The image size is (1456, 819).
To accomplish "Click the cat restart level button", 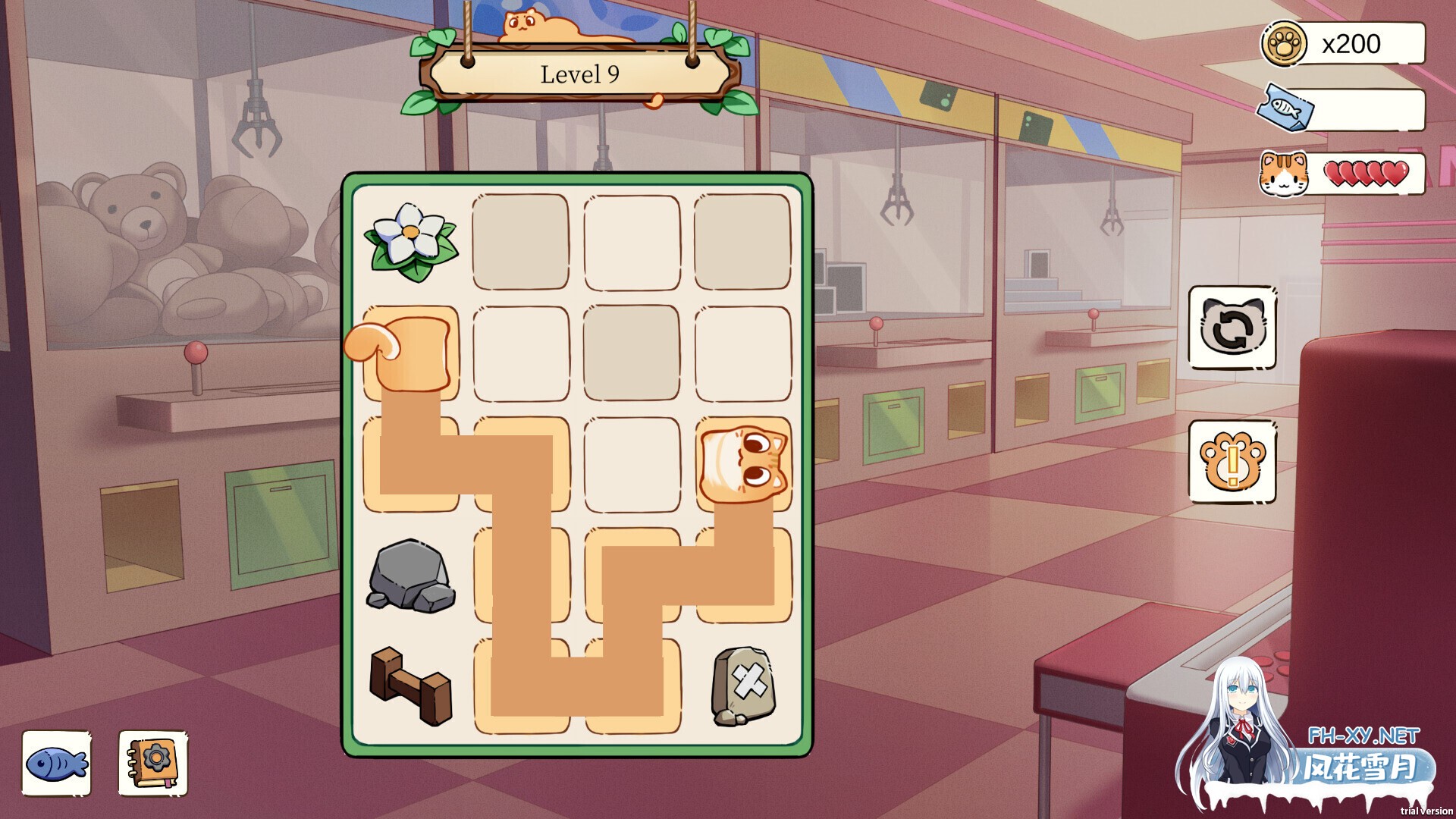I will coord(1232,328).
